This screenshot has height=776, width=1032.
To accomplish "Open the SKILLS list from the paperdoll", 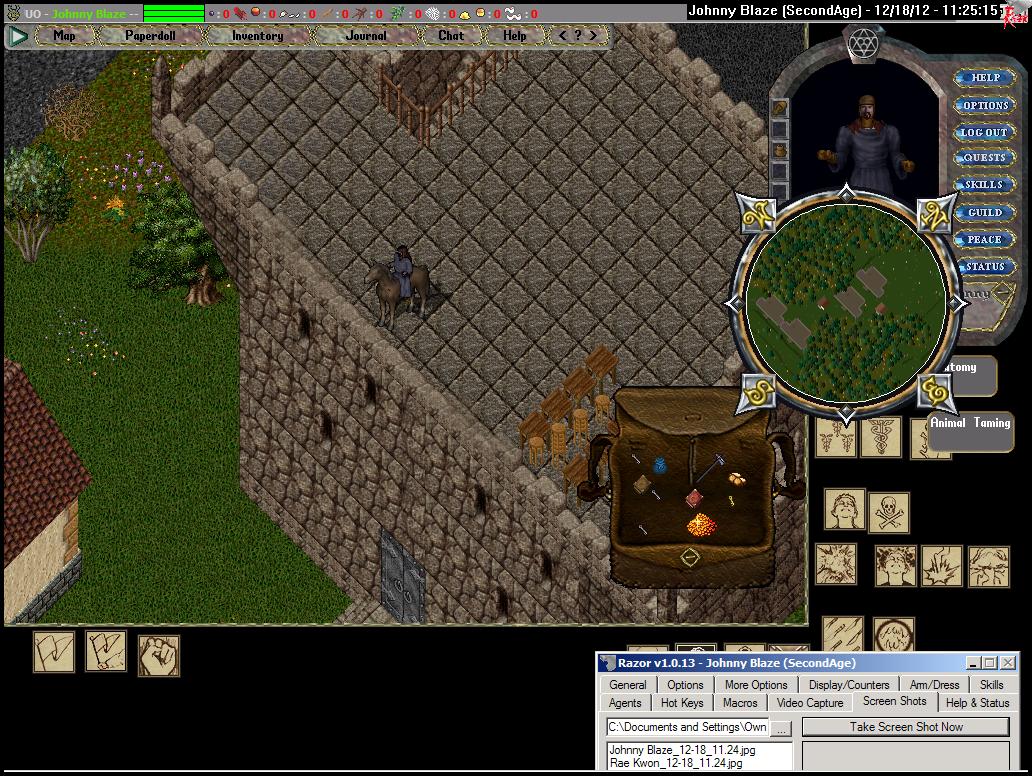I will click(985, 185).
